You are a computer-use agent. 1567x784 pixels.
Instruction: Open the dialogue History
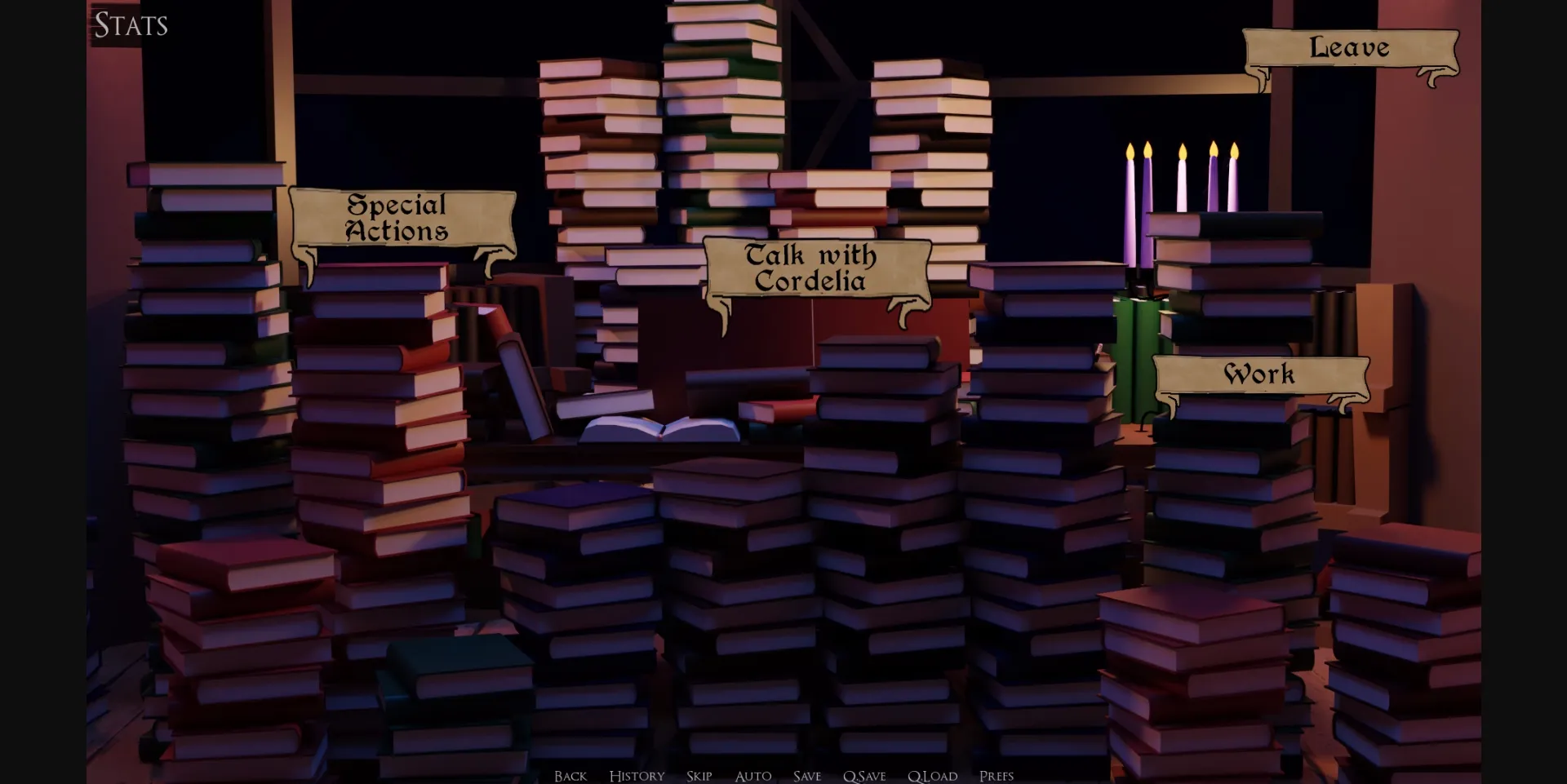tap(637, 776)
